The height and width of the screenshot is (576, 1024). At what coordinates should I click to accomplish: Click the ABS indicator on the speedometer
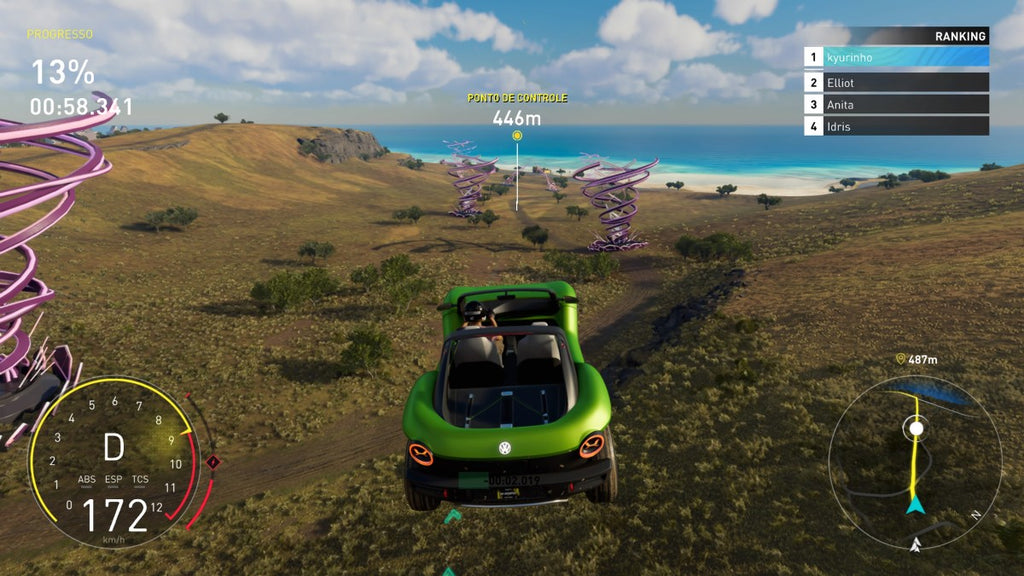[x=87, y=479]
